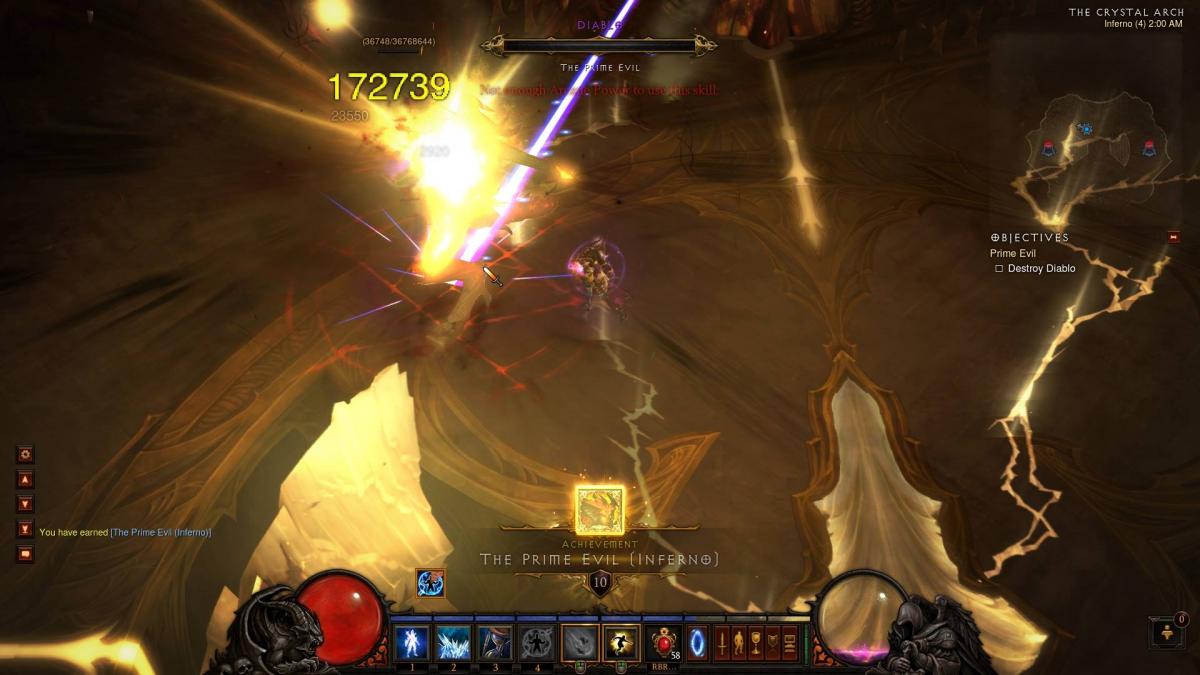Image resolution: width=1200 pixels, height=675 pixels.
Task: Open the character figure menu button
Action: (x=739, y=643)
